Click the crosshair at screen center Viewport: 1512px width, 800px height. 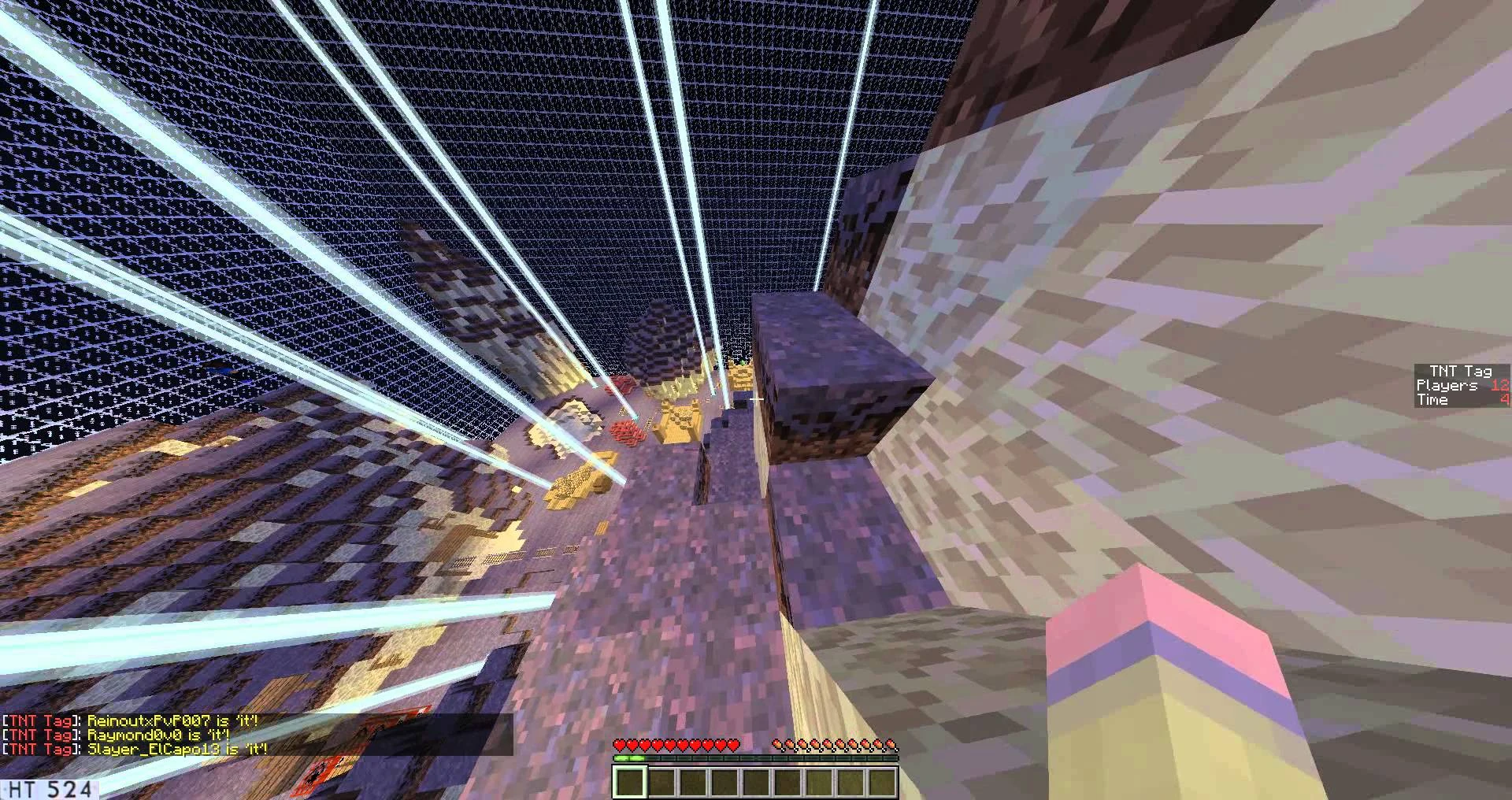pos(756,400)
